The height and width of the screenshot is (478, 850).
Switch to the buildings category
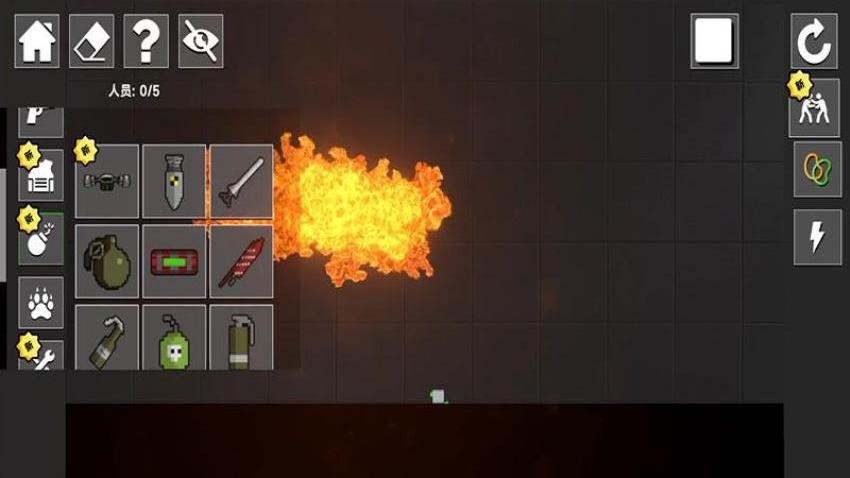pyautogui.click(x=42, y=177)
